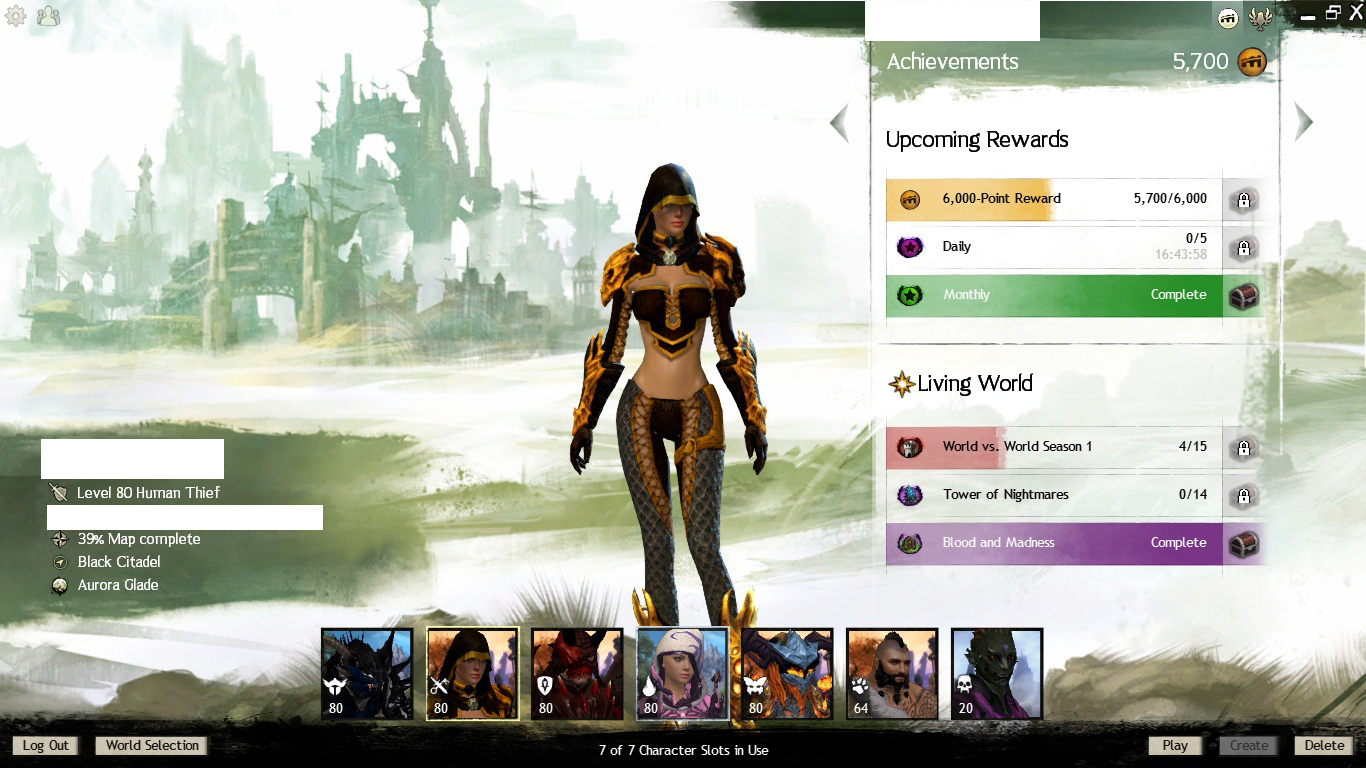This screenshot has height=768, width=1366.
Task: Select the World vs. World Season 1 row
Action: [1054, 447]
